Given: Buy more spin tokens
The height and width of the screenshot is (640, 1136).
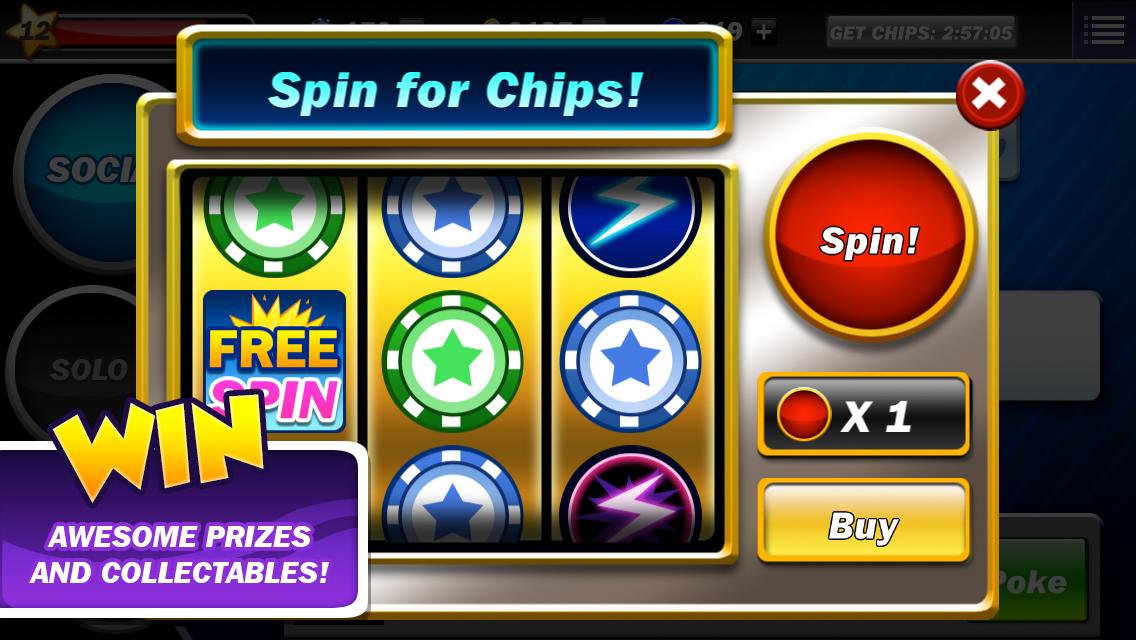Looking at the screenshot, I should pyautogui.click(x=863, y=525).
